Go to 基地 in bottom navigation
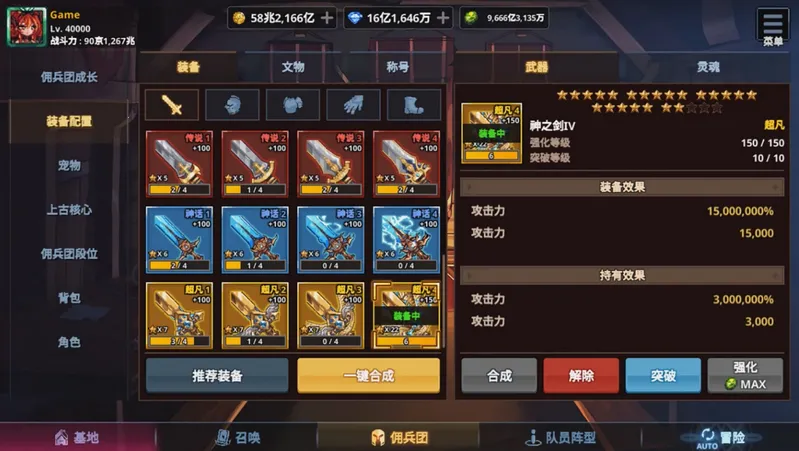799x451 pixels. click(76, 438)
